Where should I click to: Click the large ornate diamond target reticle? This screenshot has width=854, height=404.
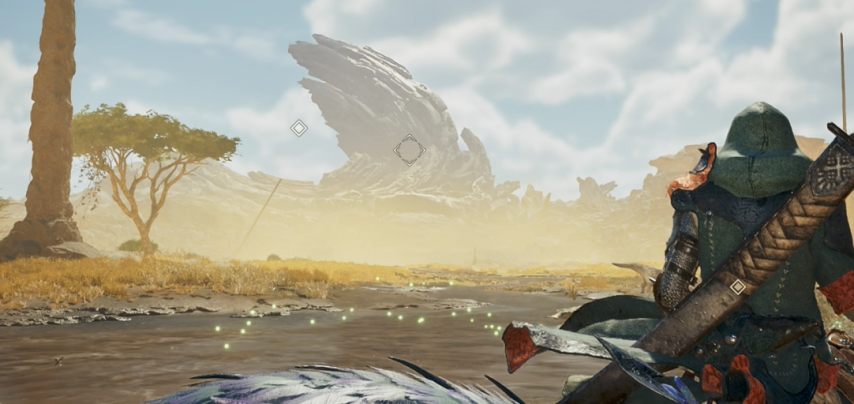409,150
